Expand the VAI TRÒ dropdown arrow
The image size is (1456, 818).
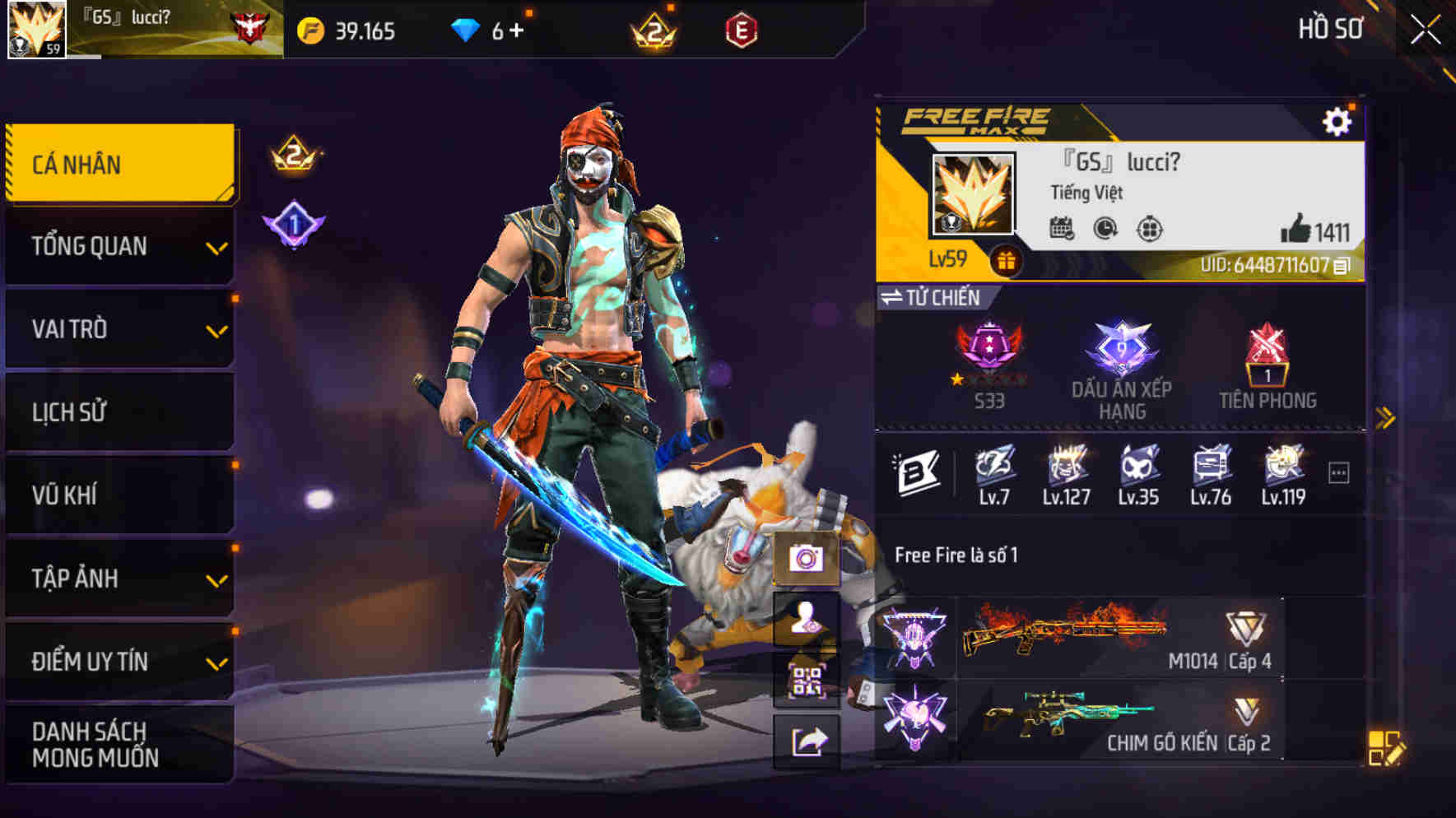coord(217,328)
